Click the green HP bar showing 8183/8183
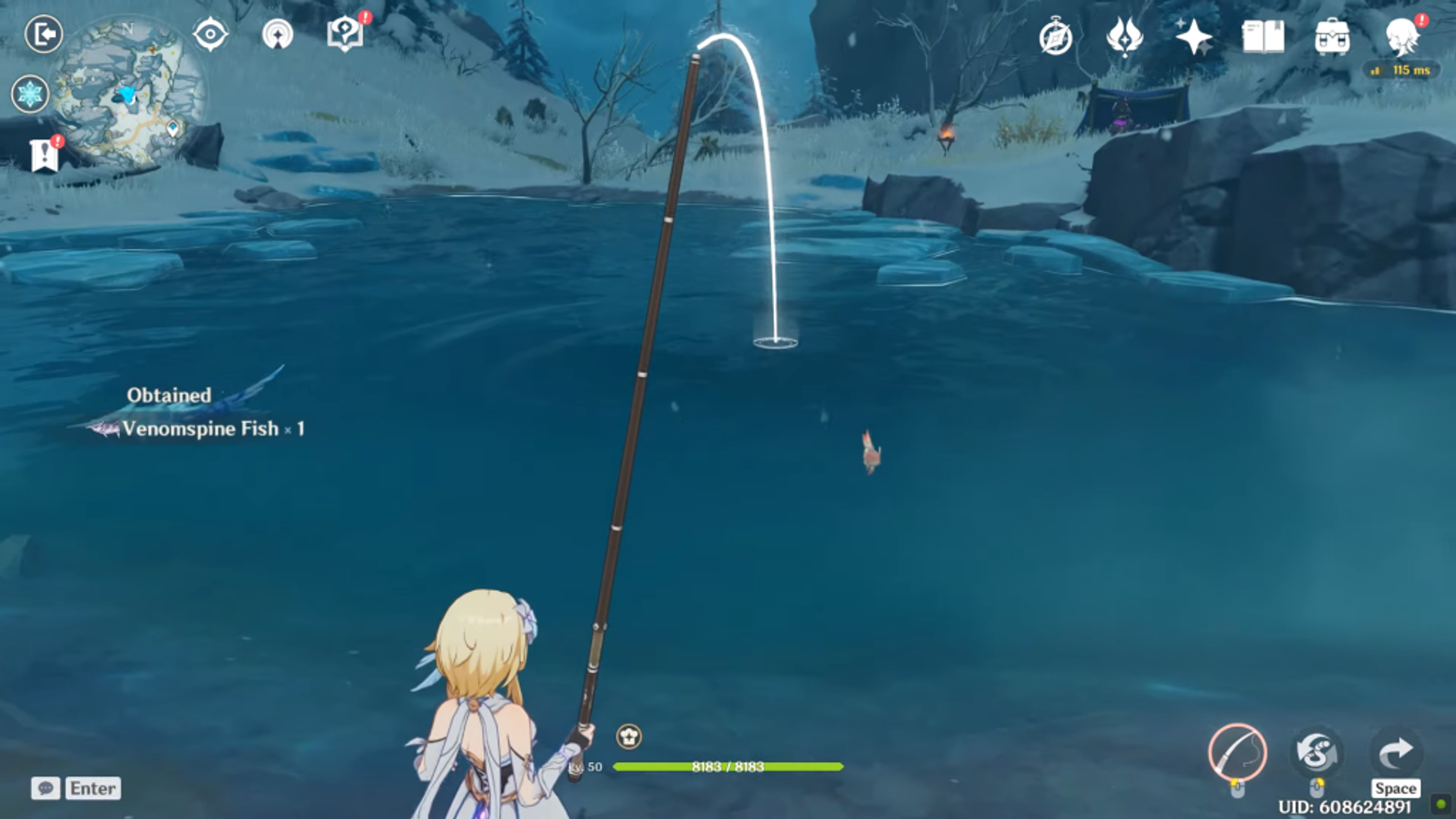Image resolution: width=1456 pixels, height=819 pixels. click(725, 766)
